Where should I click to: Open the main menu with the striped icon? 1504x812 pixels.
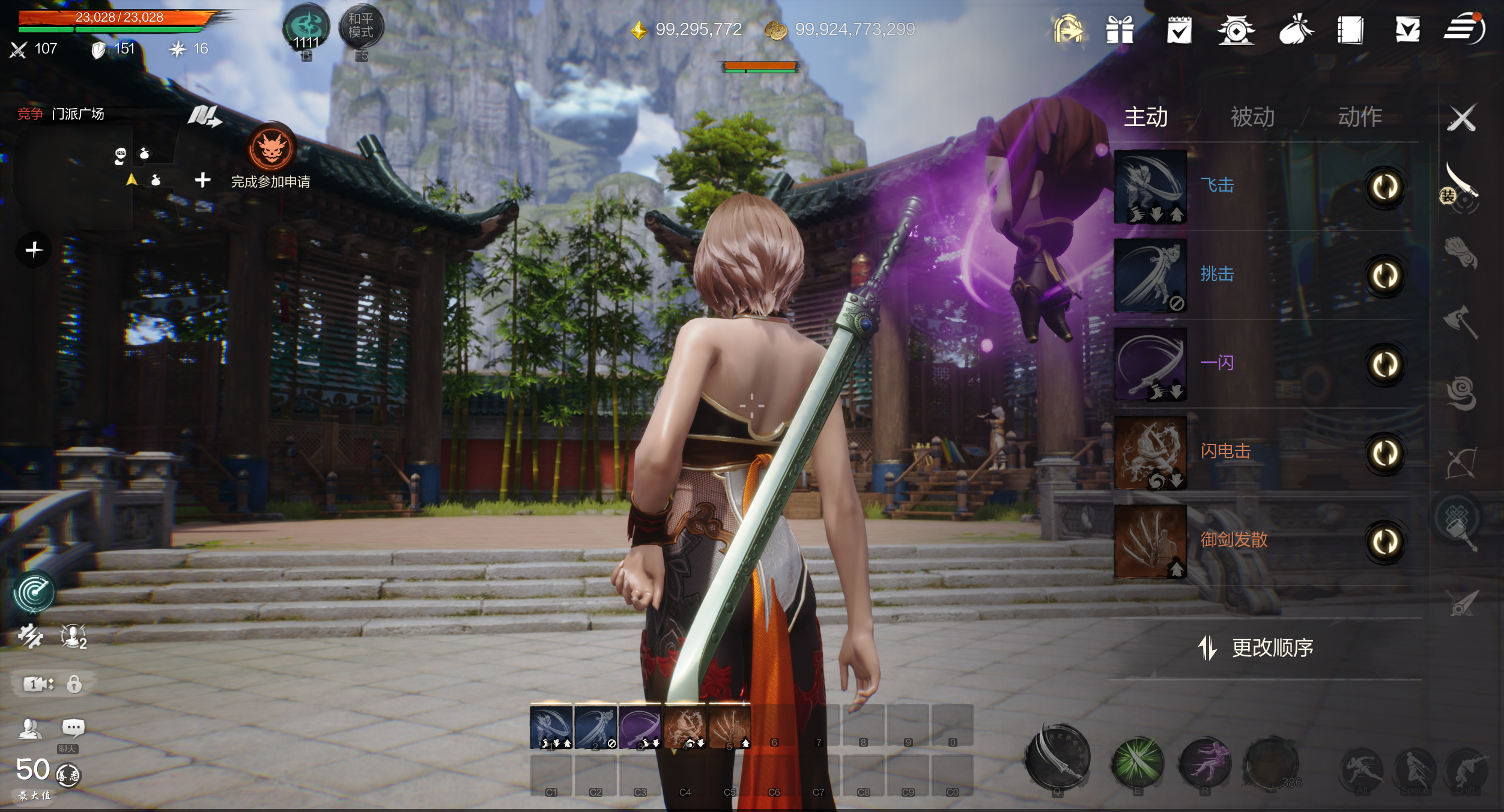[1464, 29]
